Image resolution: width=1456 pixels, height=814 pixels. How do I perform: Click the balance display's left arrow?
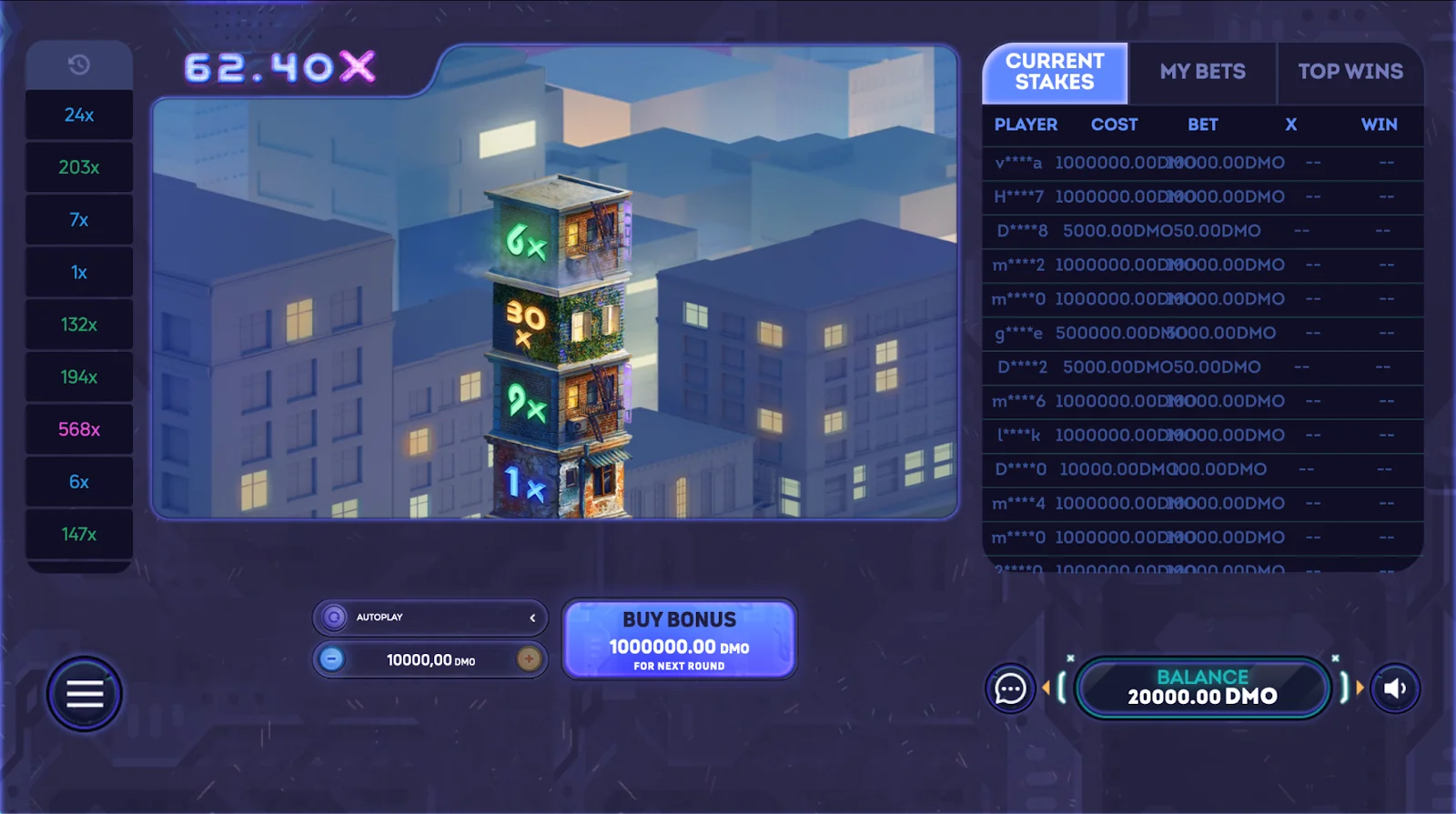[x=1046, y=688]
